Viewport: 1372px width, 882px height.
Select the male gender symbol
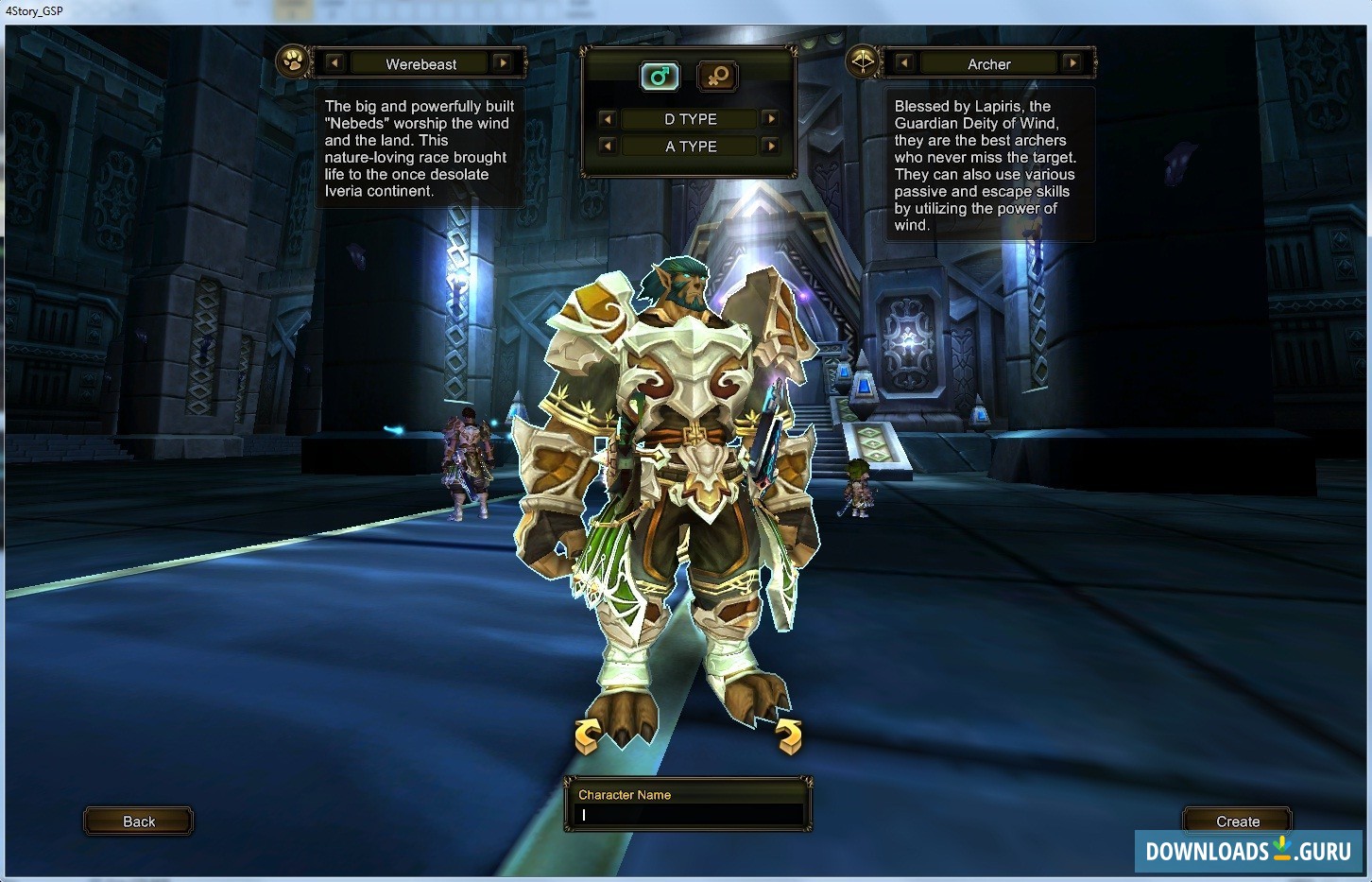[660, 77]
